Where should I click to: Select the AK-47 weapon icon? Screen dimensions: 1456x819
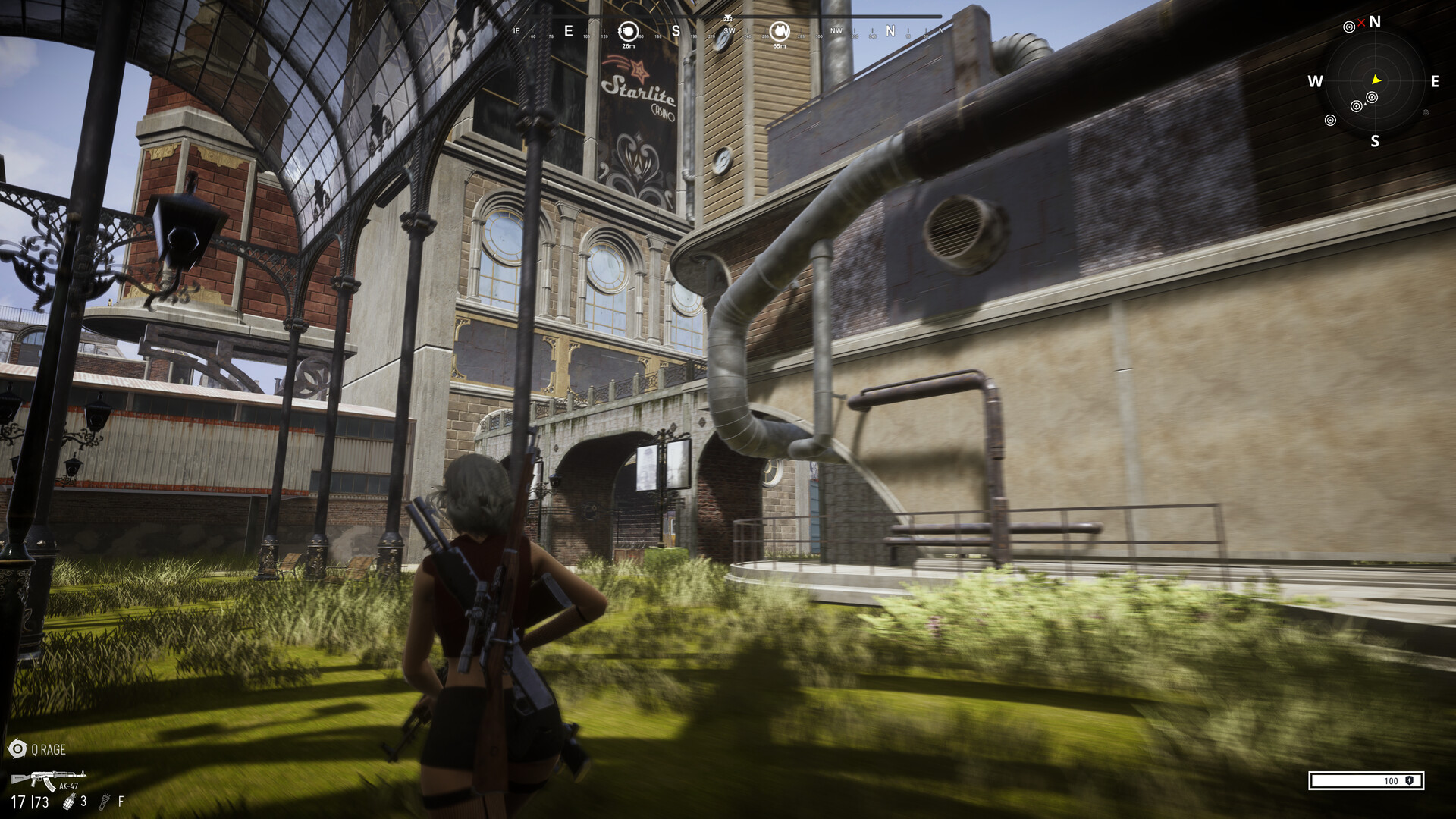(47, 779)
